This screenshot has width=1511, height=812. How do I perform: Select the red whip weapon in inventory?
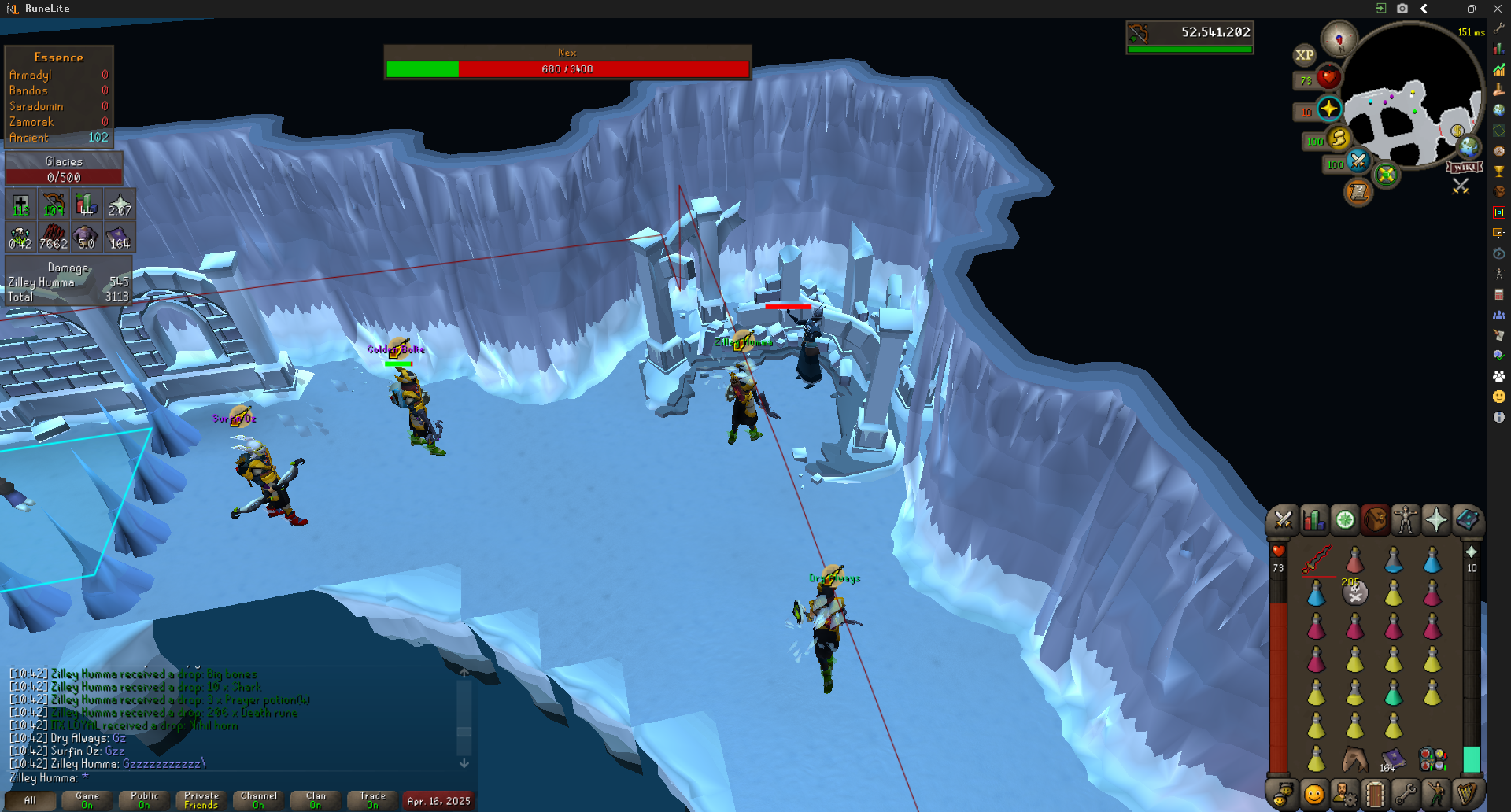1316,560
